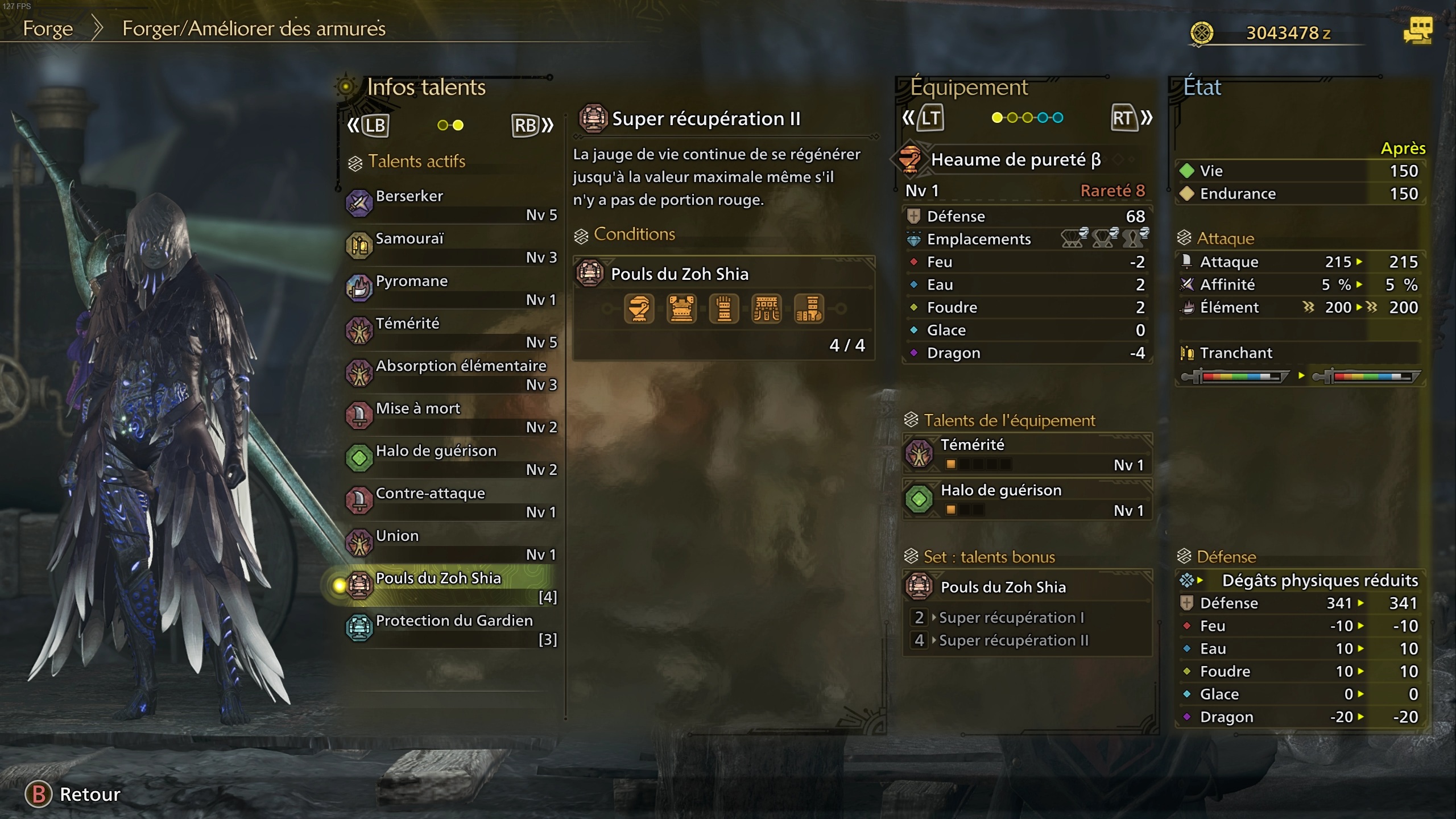Click the Heaume de pureté β helmet icon
Viewport: 1456px width, 819px height.
(x=911, y=159)
